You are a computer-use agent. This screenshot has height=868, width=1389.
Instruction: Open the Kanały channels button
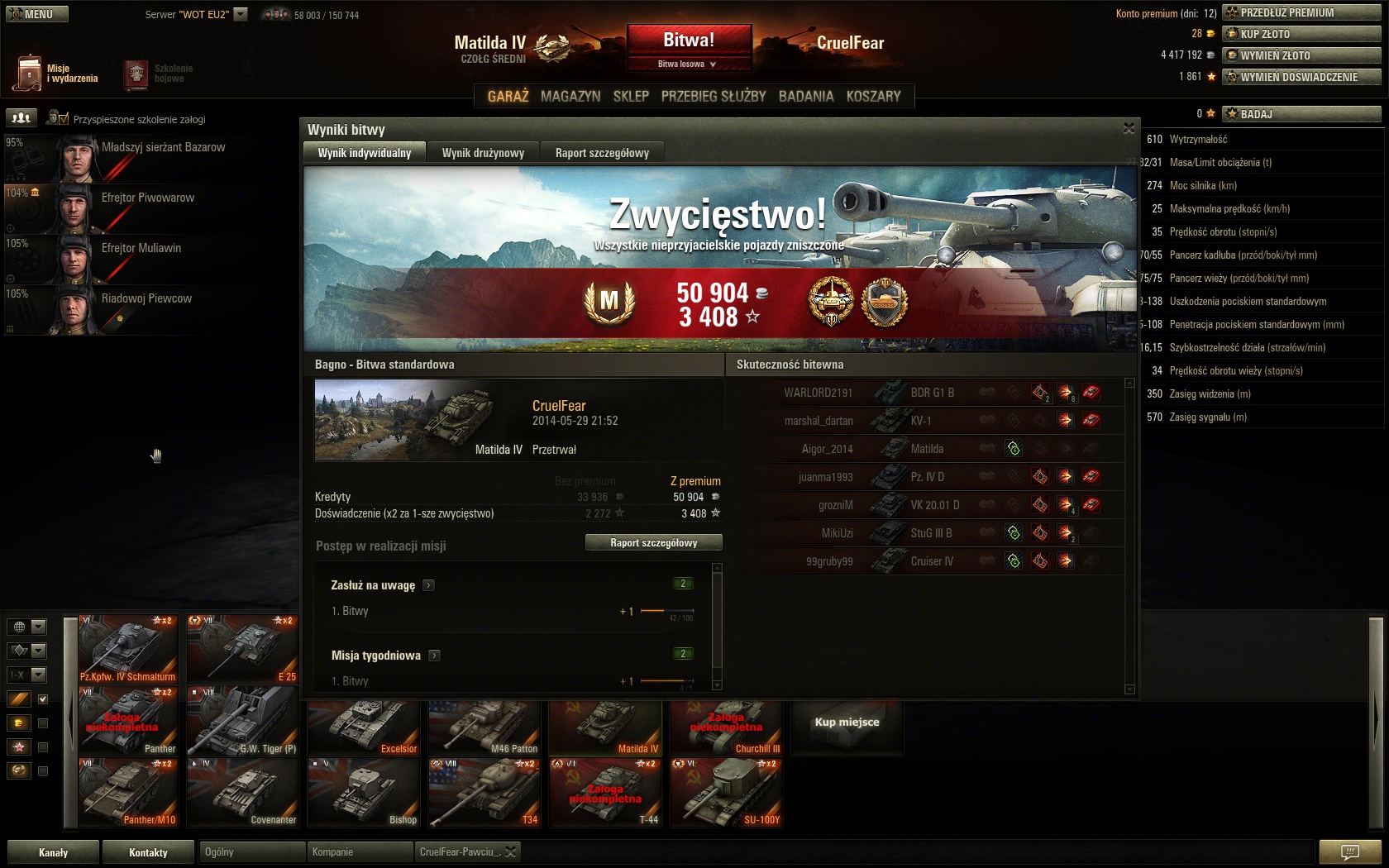53,852
